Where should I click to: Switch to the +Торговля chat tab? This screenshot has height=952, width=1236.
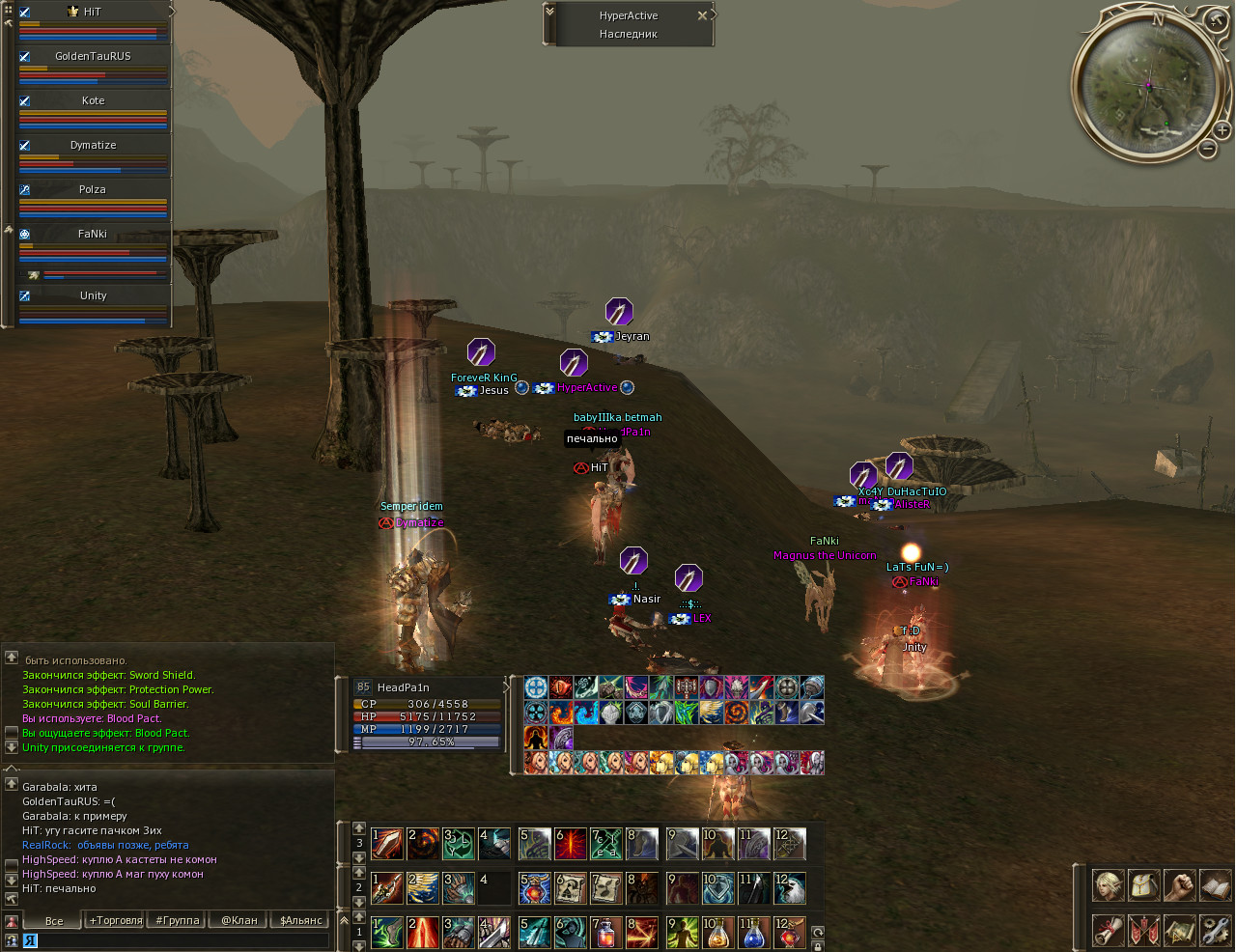[x=116, y=920]
